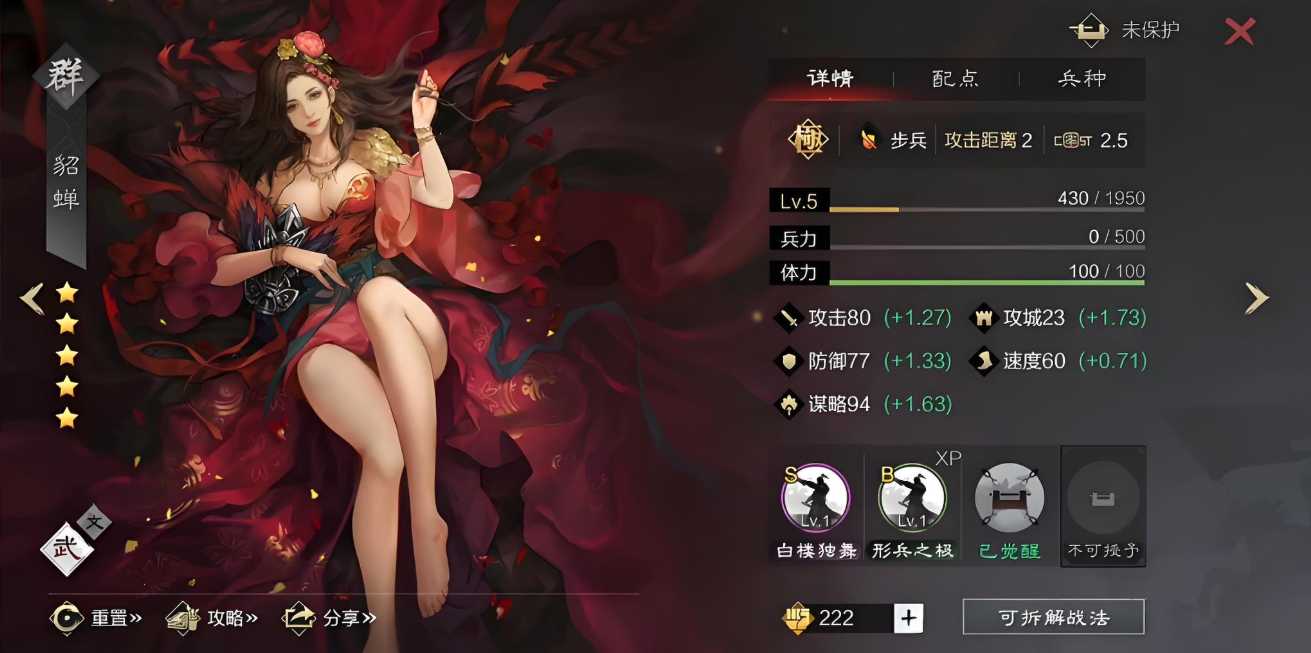Click the 极 rarity badge icon
The height and width of the screenshot is (653, 1311).
tap(806, 140)
